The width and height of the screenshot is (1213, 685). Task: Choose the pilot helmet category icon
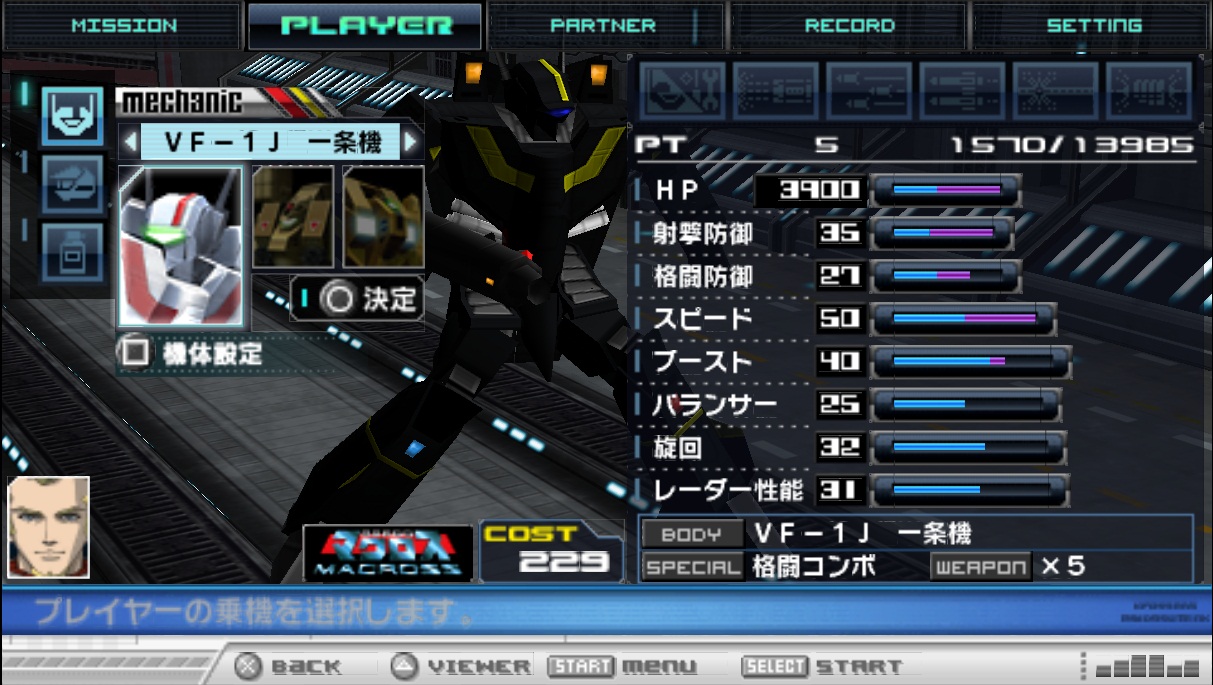[72, 185]
